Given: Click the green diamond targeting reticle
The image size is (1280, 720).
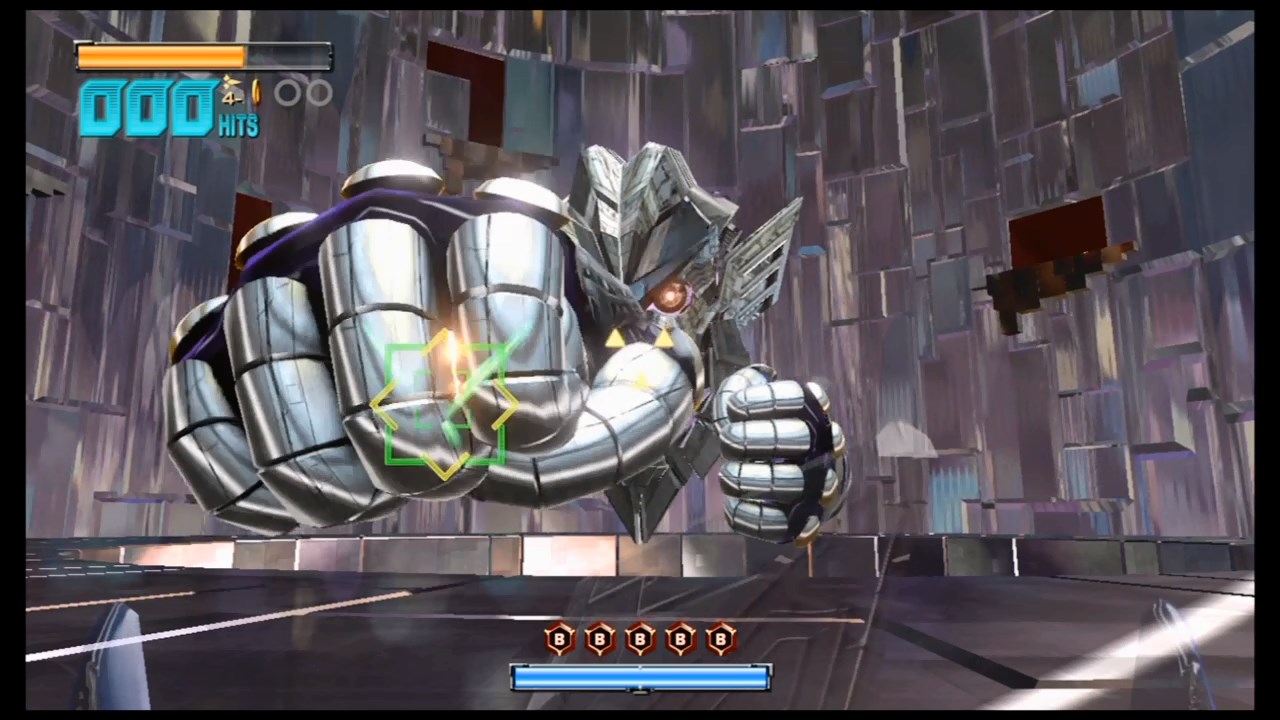Looking at the screenshot, I should (x=447, y=405).
